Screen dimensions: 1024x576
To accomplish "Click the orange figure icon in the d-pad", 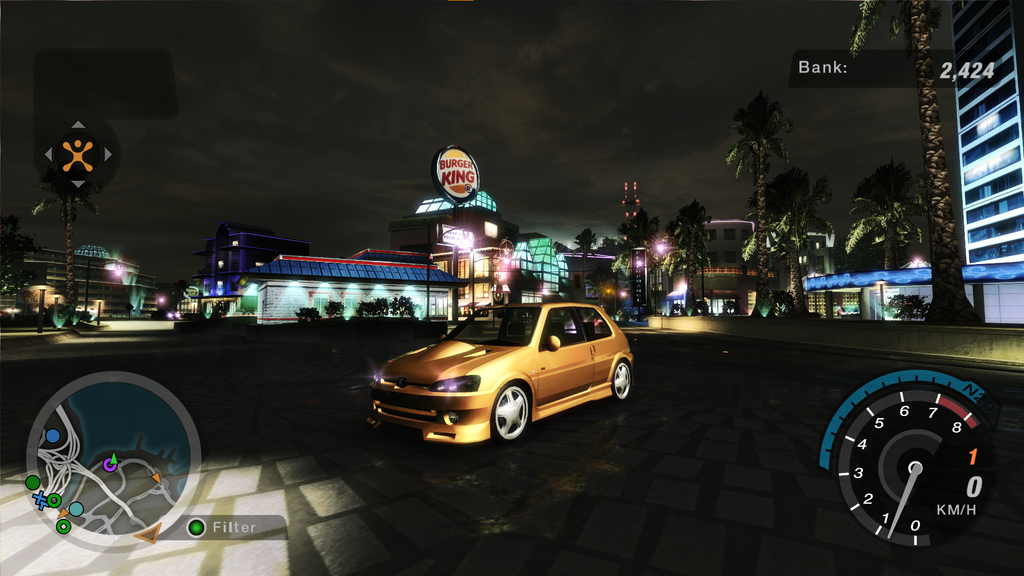I will click(x=77, y=154).
